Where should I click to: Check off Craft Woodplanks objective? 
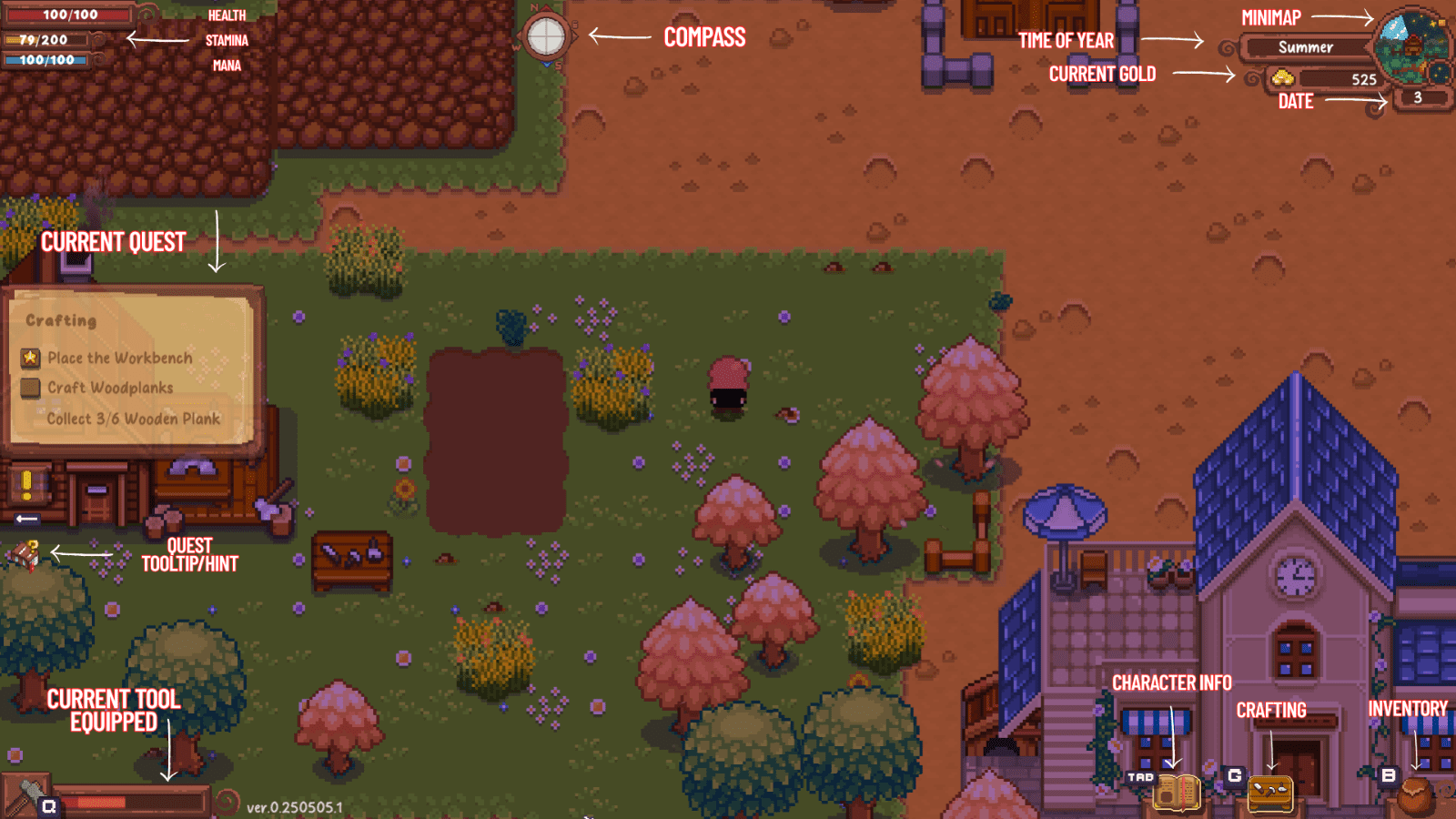pos(28,386)
